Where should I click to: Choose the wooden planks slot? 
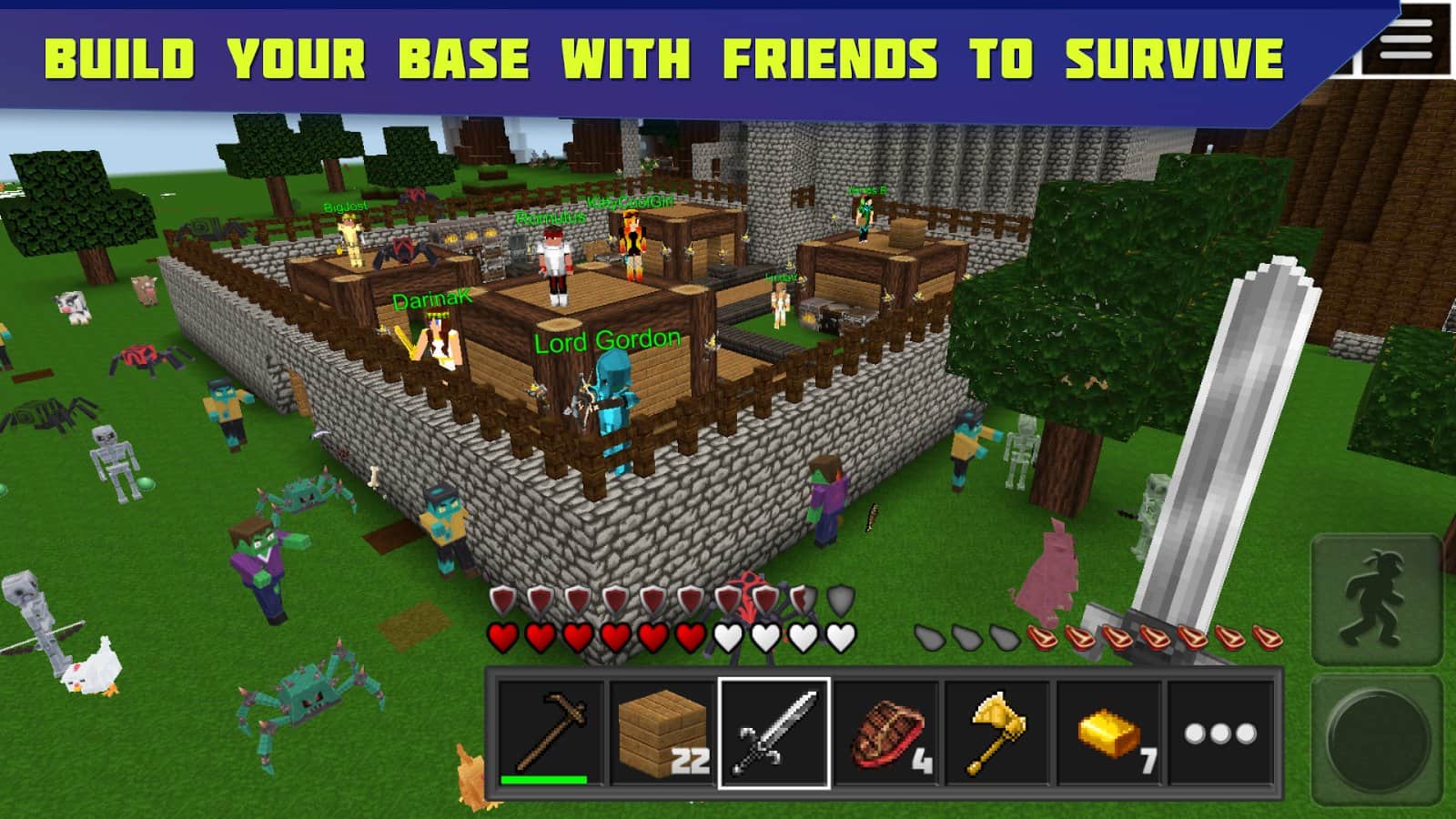(x=662, y=733)
